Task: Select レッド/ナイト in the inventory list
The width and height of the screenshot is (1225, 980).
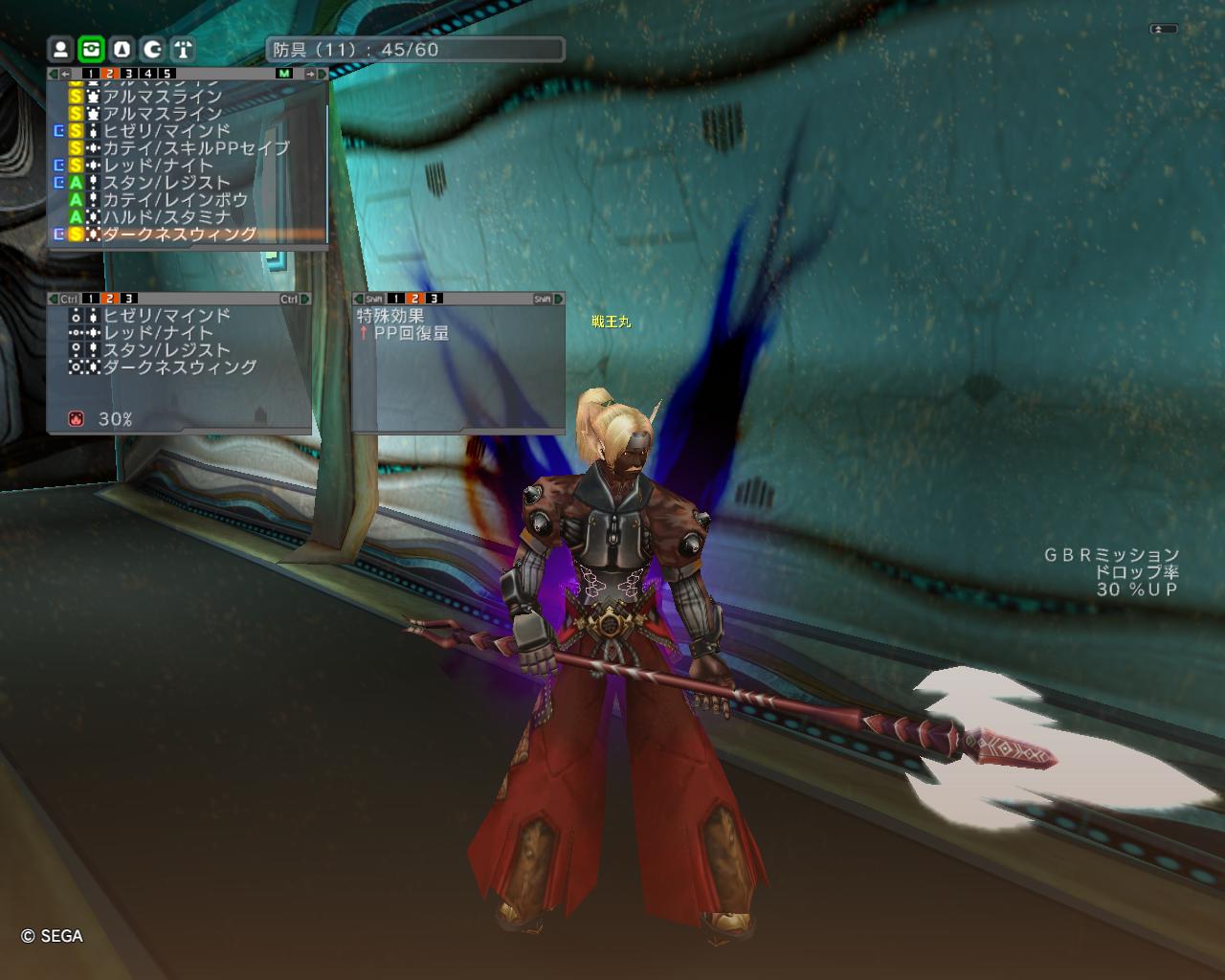Action: (x=158, y=166)
